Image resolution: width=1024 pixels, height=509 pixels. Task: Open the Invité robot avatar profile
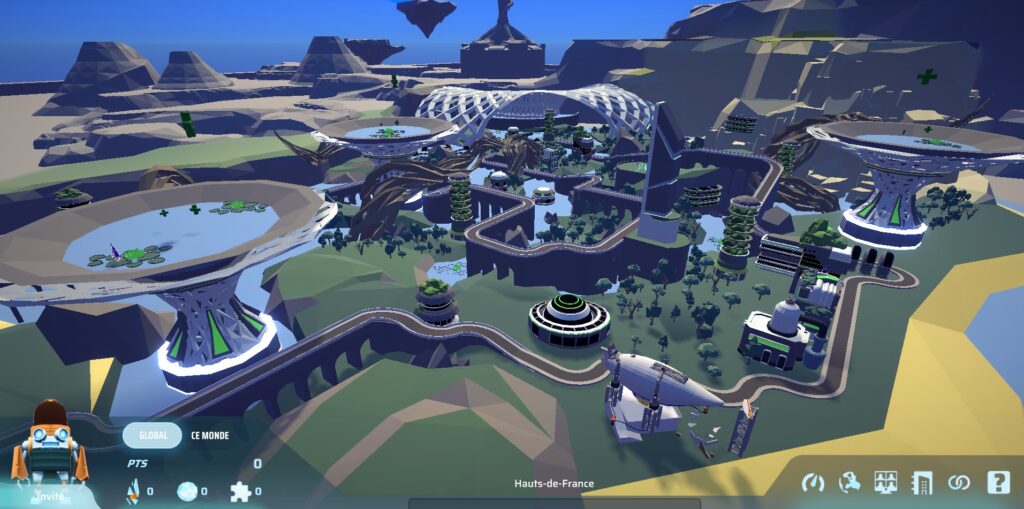tap(49, 450)
